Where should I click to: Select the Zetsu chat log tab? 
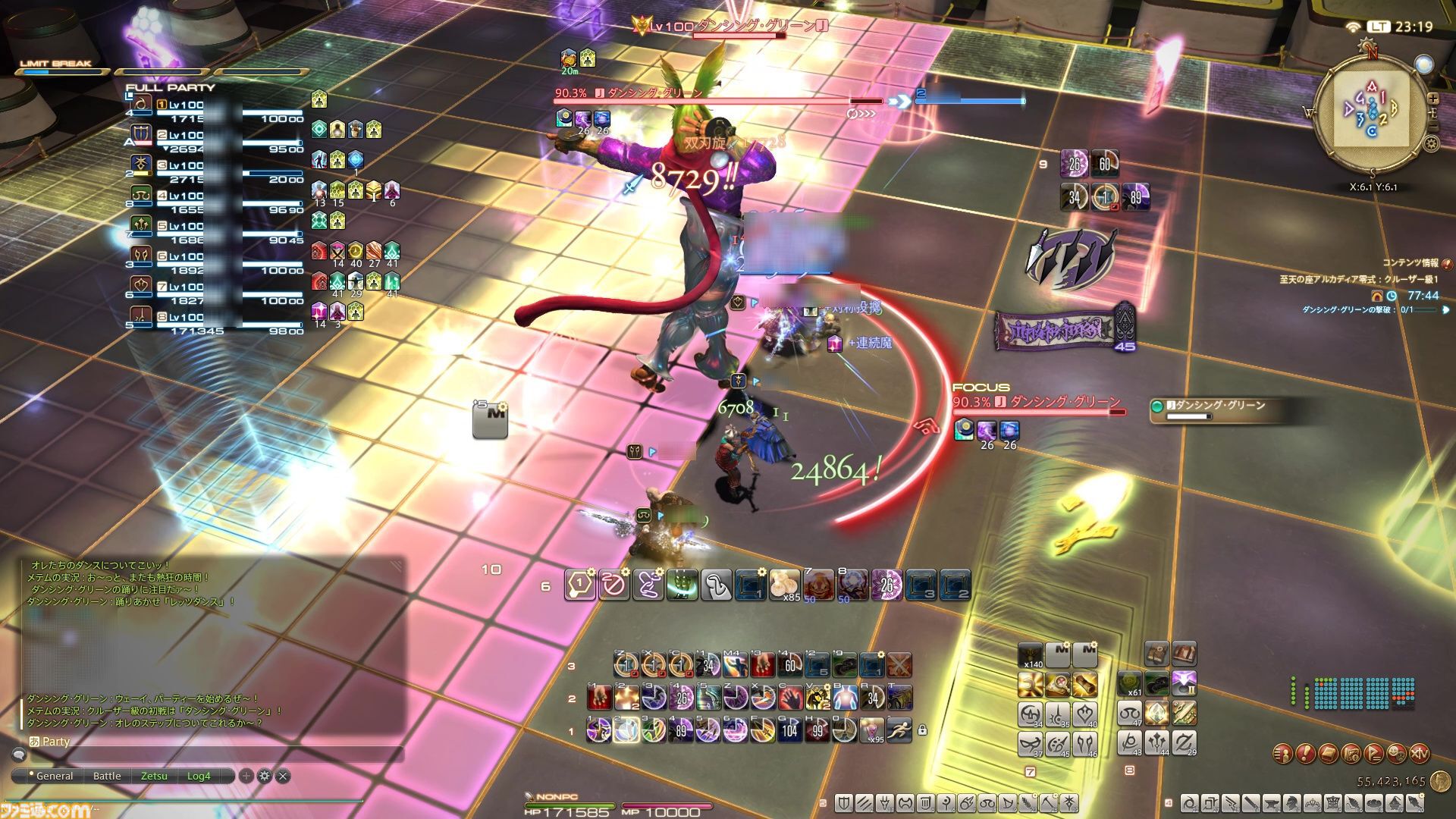[x=155, y=776]
